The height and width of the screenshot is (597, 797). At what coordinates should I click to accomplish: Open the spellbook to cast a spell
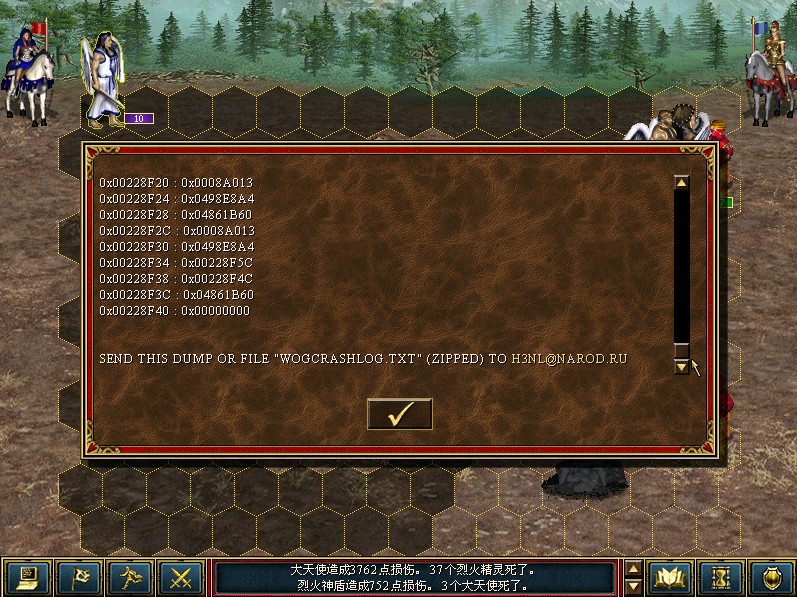coord(669,577)
